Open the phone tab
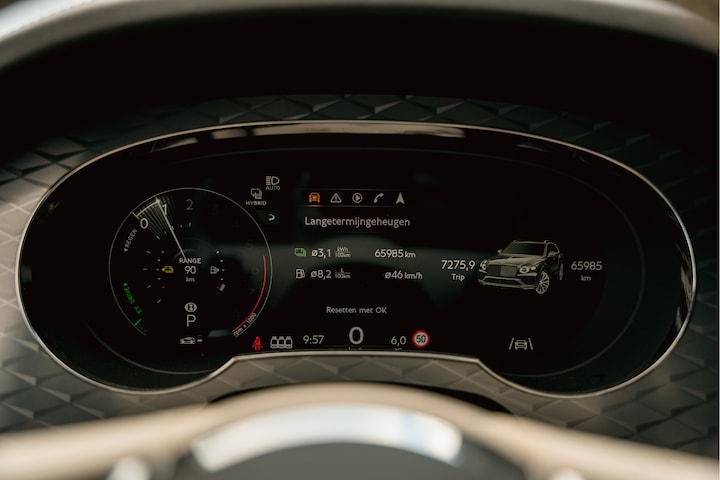The height and width of the screenshot is (480, 720). pos(379,198)
